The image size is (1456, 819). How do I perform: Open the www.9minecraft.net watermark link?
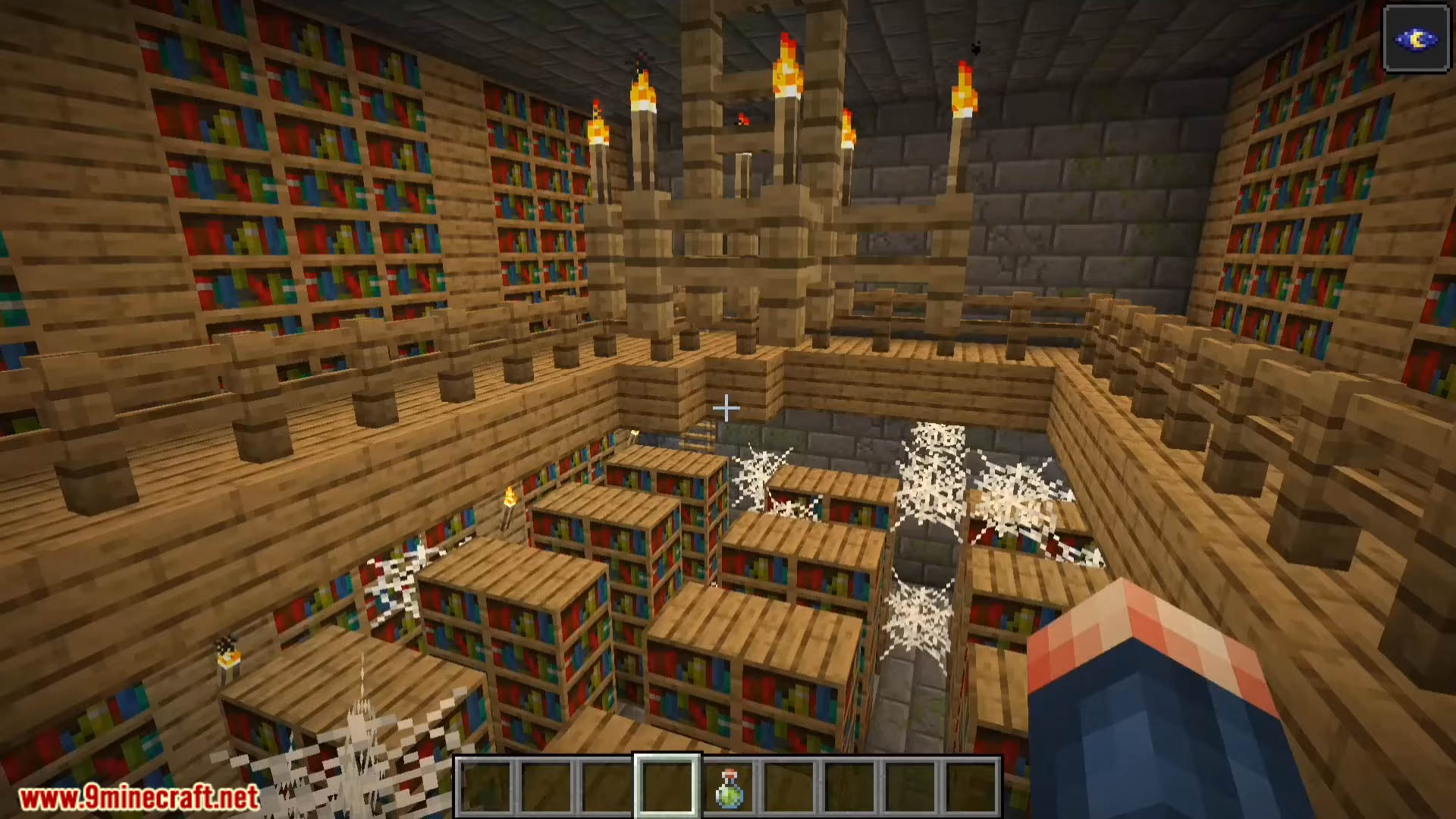140,798
